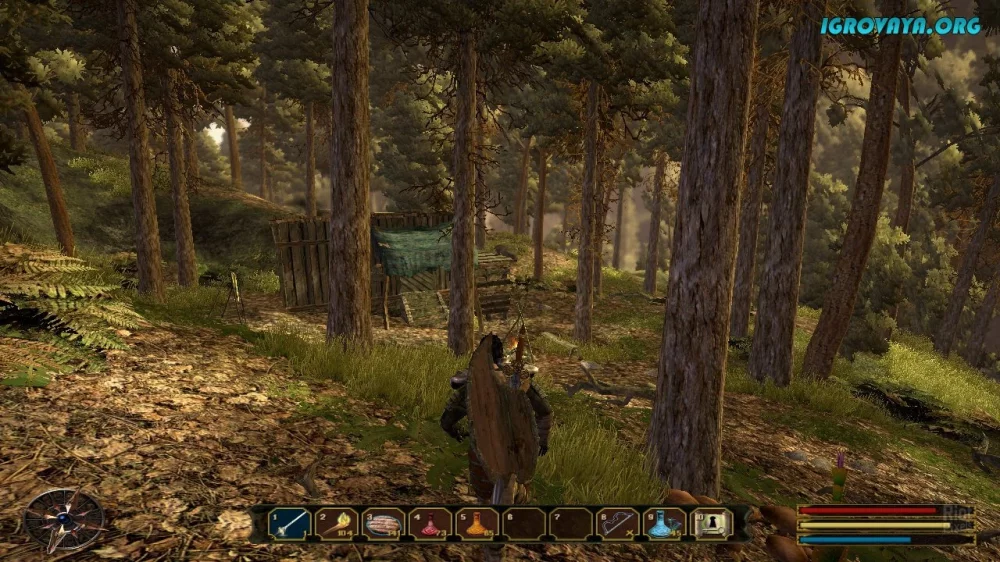1000x562 pixels.
Task: Click the compass in the corner
Action: coord(64,521)
